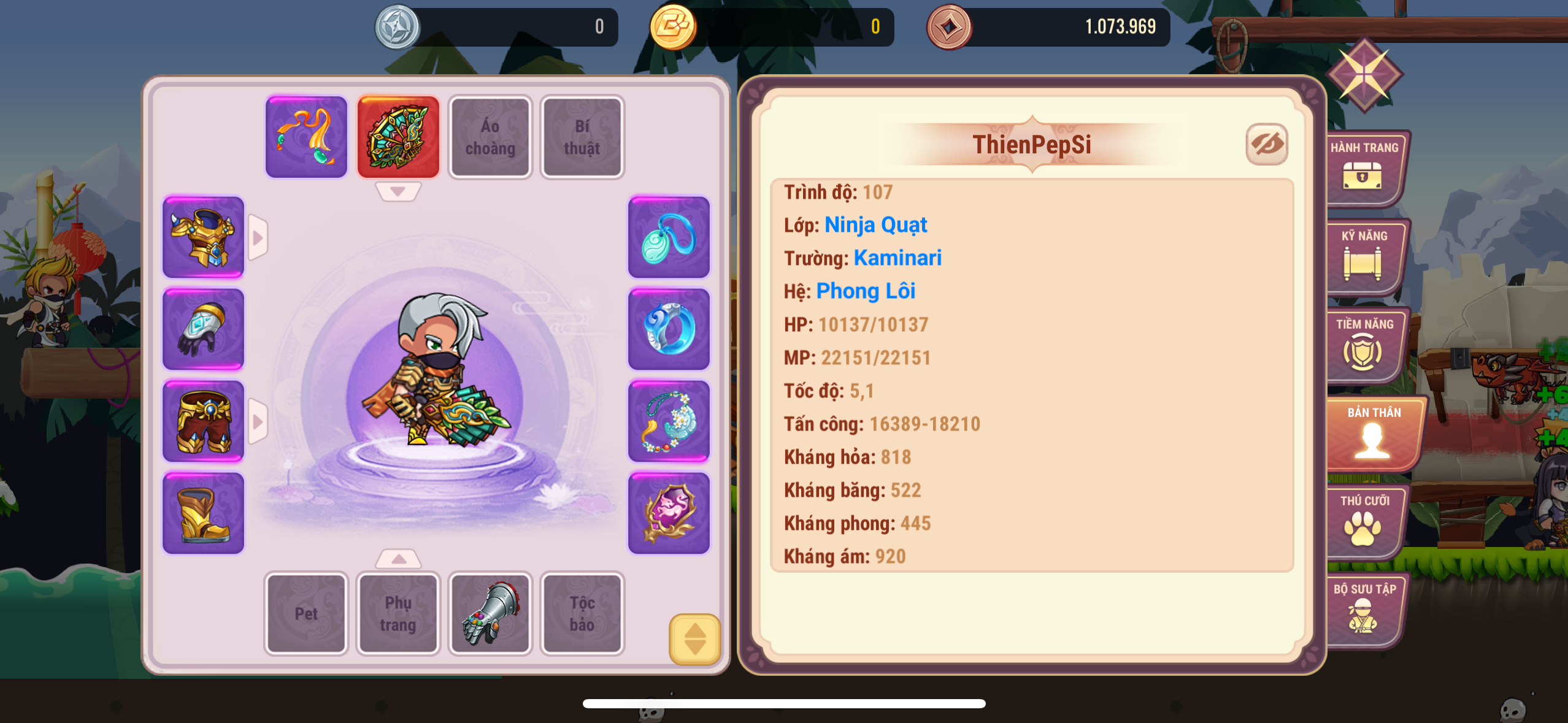The image size is (1568, 723).
Task: Choose the red and gold pants slot
Action: click(x=203, y=421)
